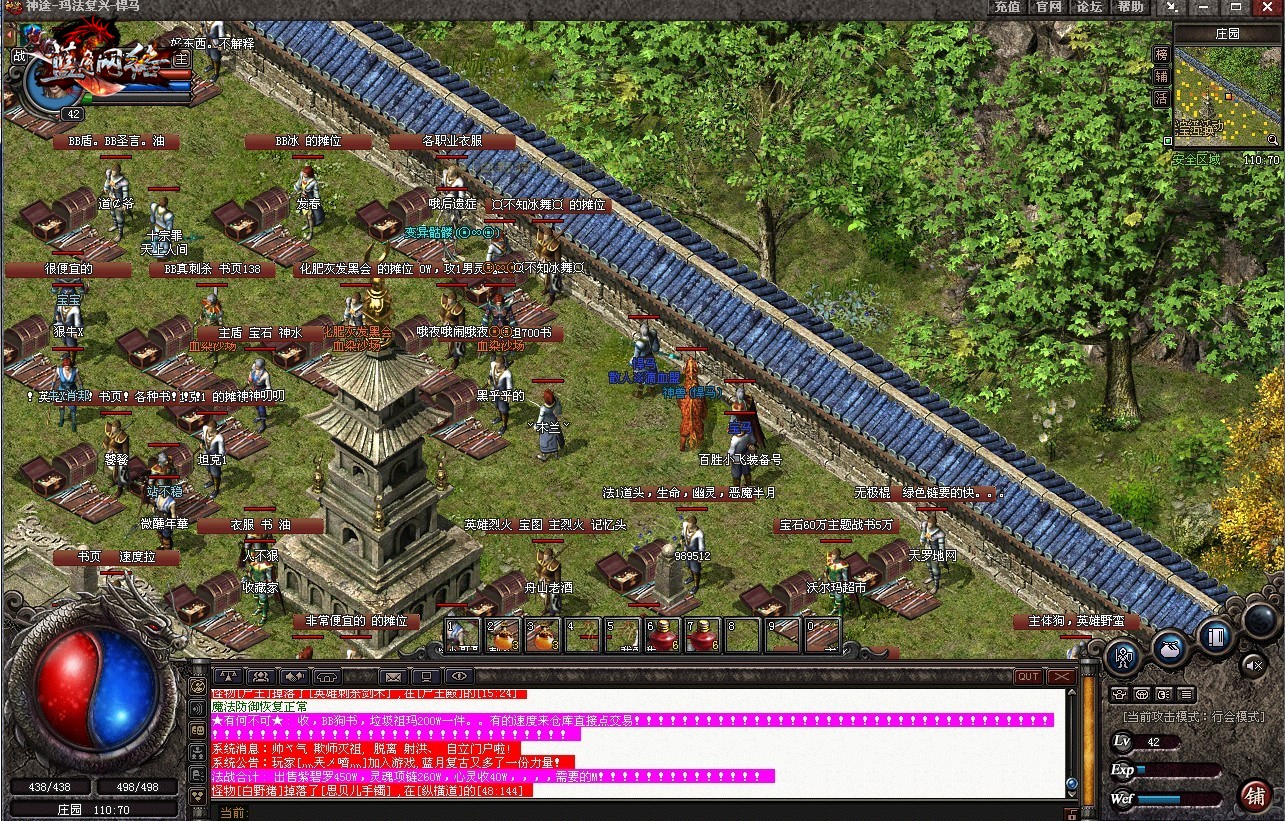Open the red 铺 shop button

pyautogui.click(x=1255, y=796)
